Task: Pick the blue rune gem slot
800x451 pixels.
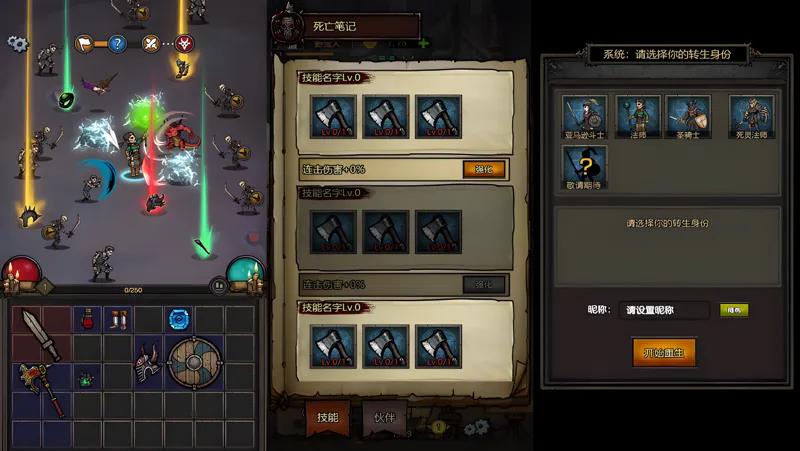Action: tap(179, 320)
